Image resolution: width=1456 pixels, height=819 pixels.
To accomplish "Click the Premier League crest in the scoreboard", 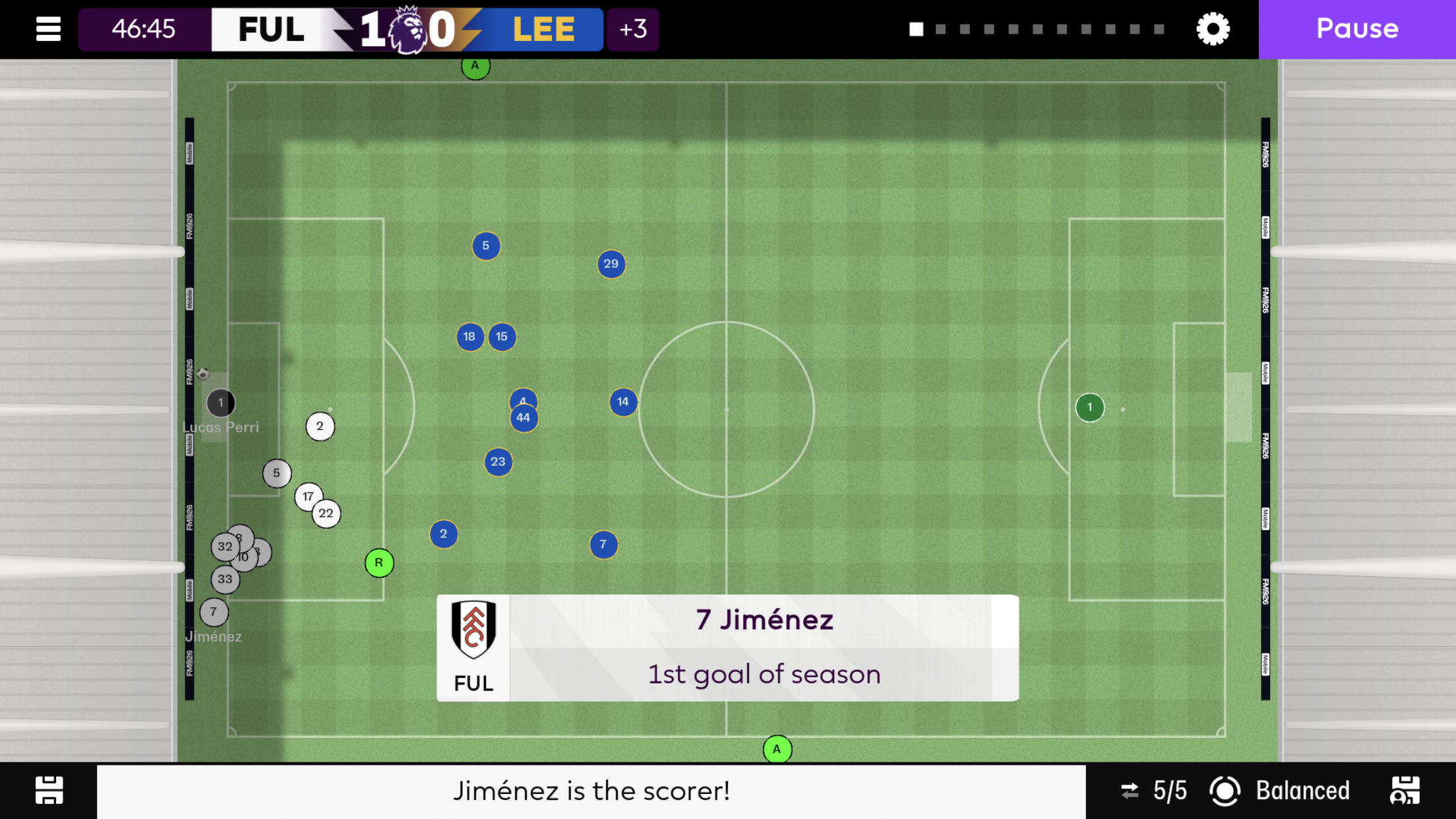I will tap(409, 29).
